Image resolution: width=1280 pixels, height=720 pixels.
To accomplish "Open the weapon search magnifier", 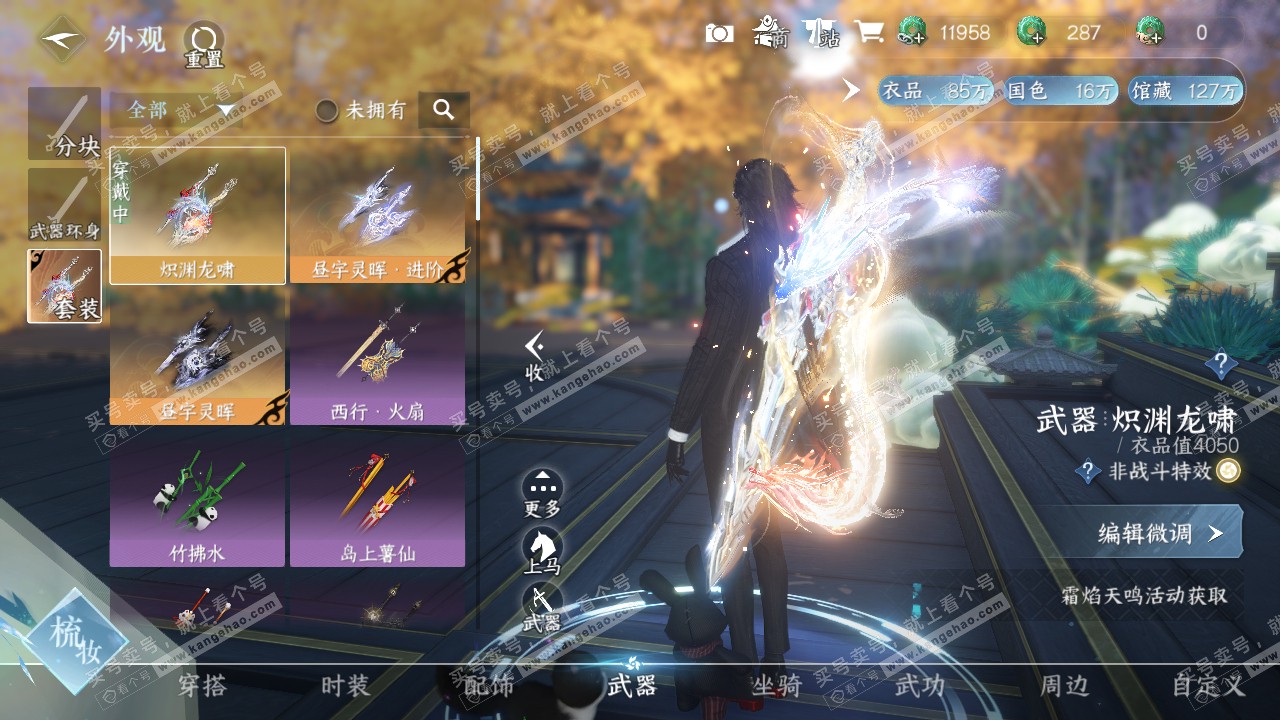I will (444, 110).
